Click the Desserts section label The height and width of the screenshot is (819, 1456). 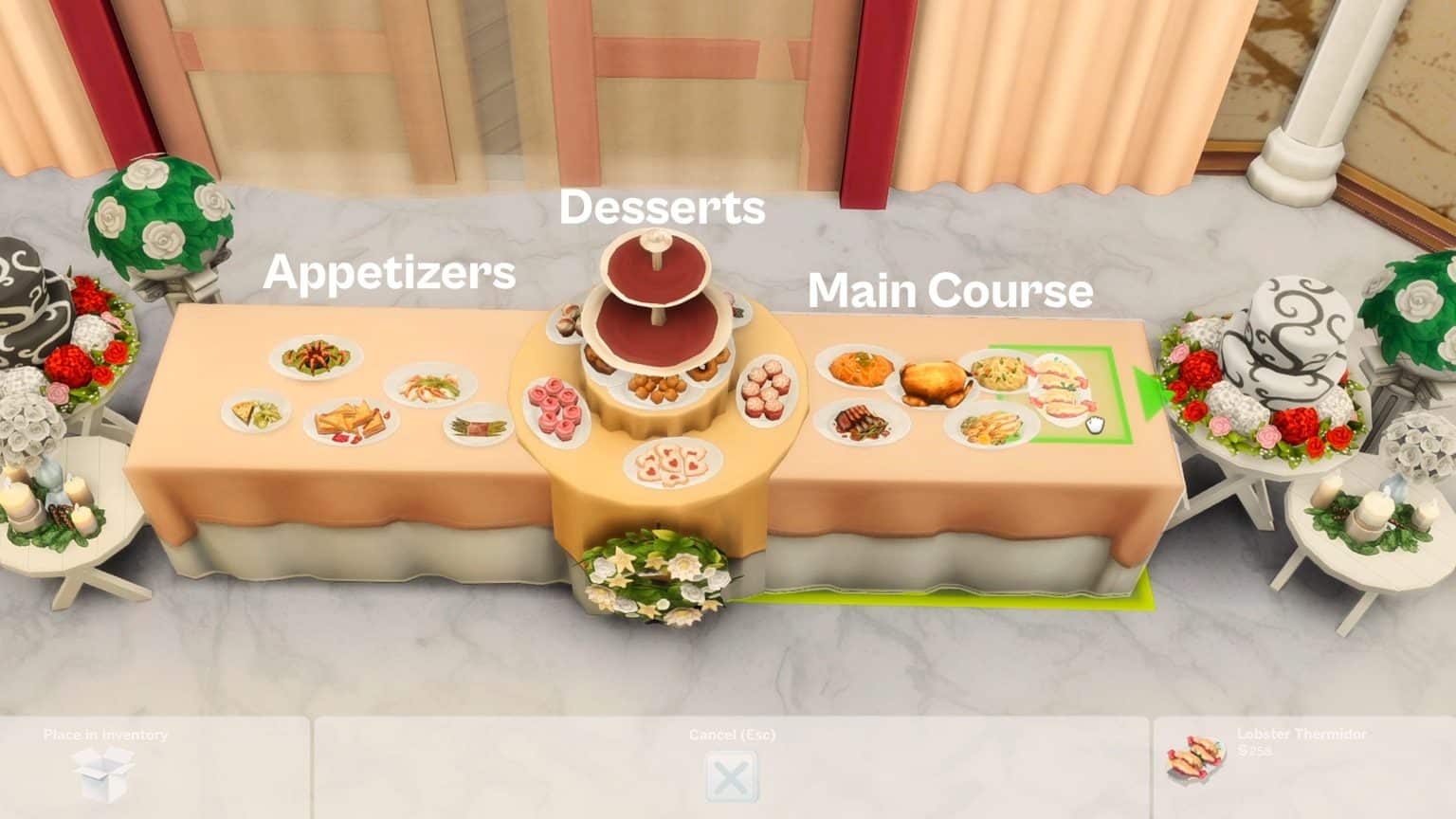[x=664, y=208]
